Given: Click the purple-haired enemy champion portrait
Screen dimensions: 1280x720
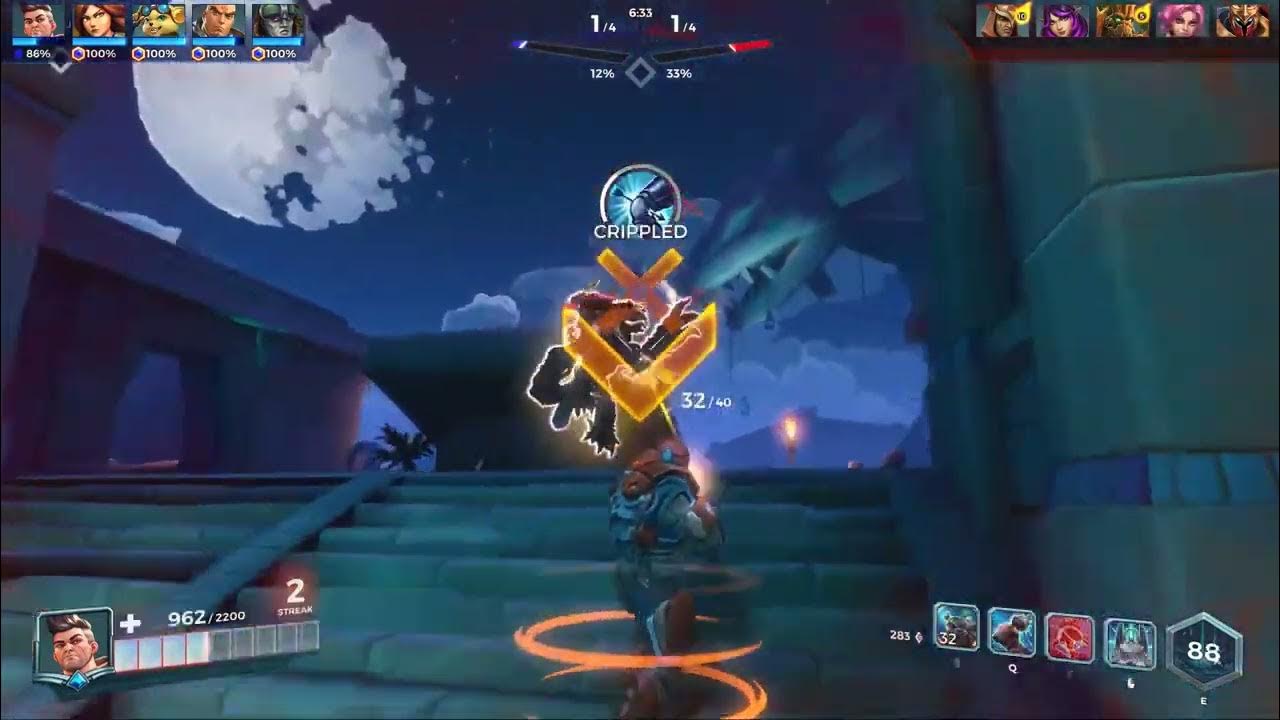Looking at the screenshot, I should [x=1064, y=21].
